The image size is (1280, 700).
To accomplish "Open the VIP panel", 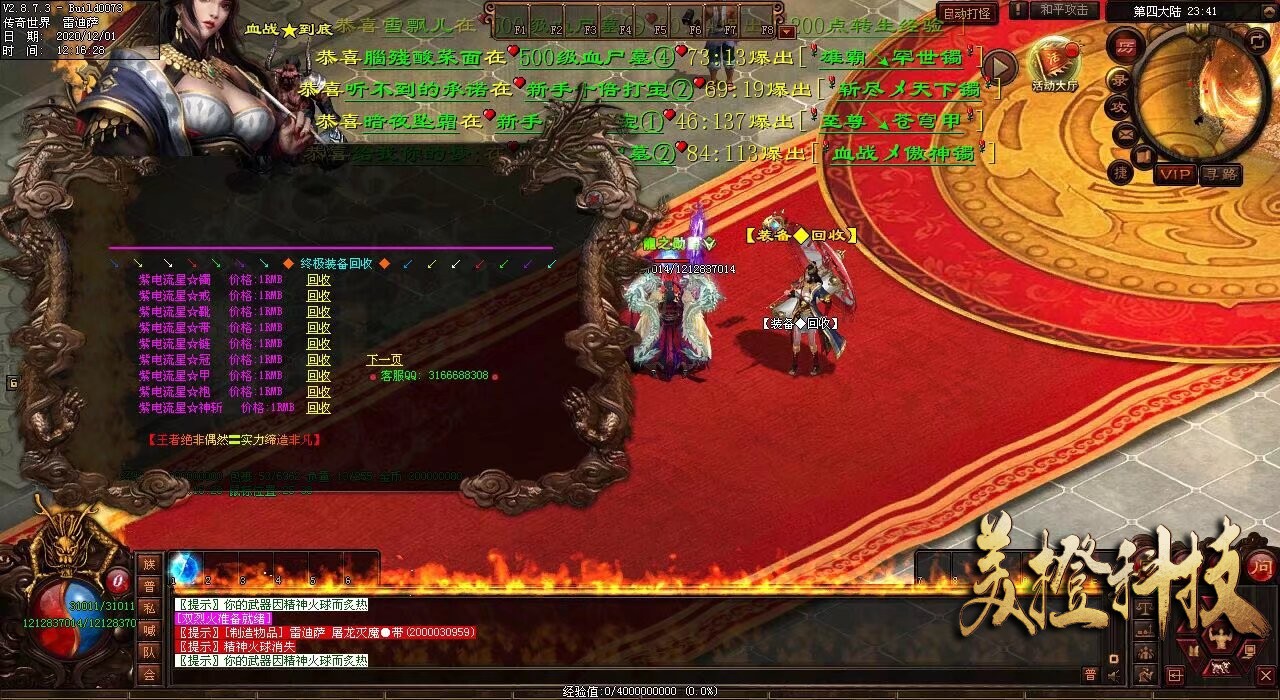I will (1175, 175).
